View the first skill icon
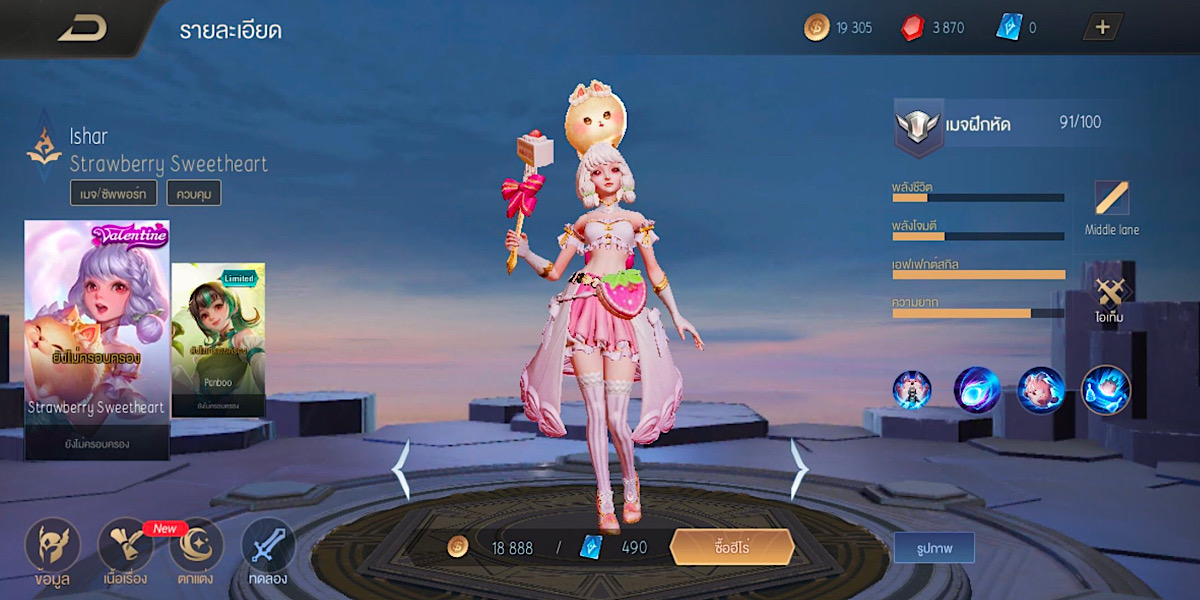Image resolution: width=1200 pixels, height=600 pixels. pos(912,390)
